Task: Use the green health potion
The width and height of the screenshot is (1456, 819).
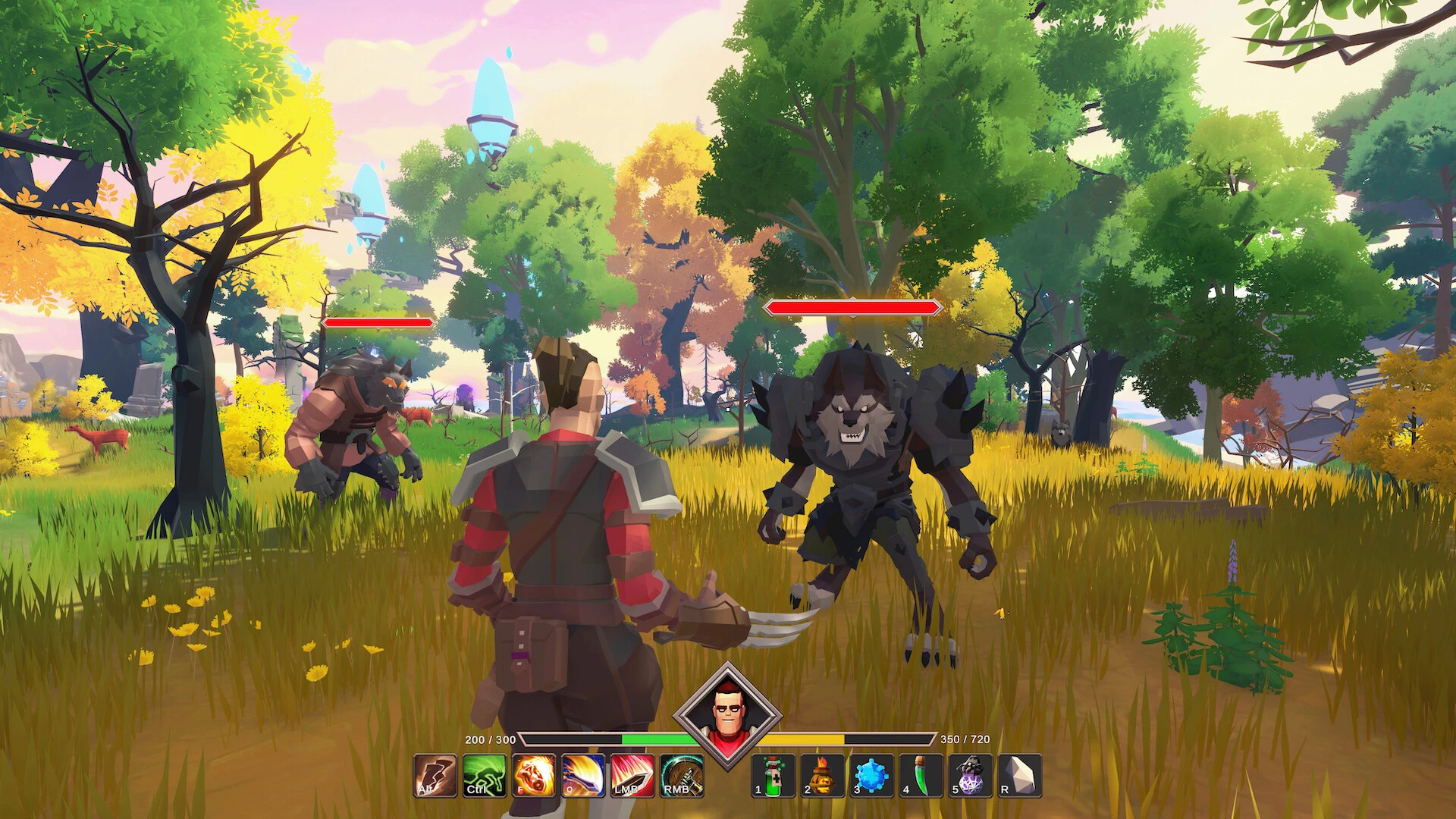Action: (773, 776)
